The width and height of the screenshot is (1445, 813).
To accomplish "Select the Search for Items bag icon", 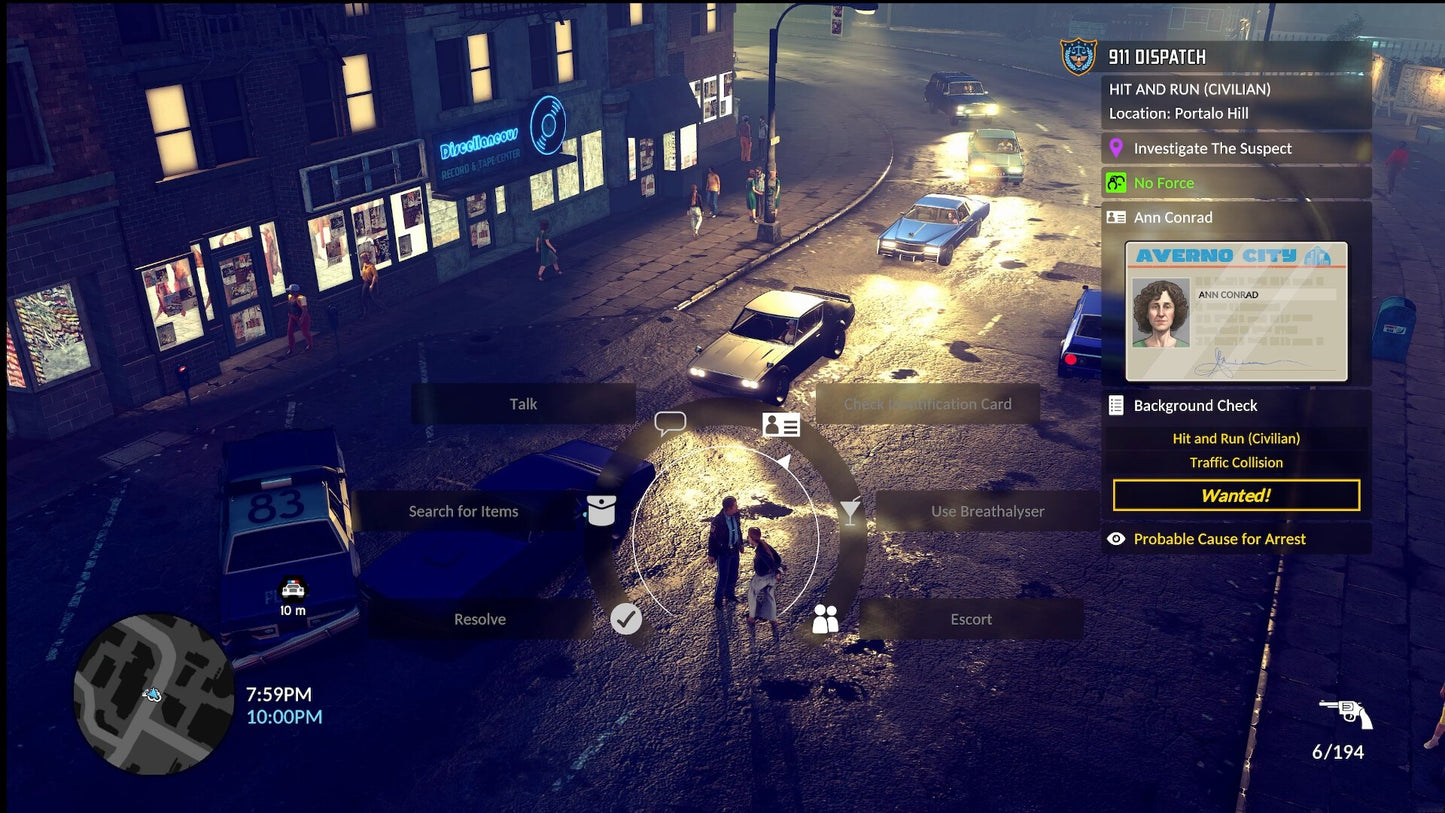I will pos(600,511).
